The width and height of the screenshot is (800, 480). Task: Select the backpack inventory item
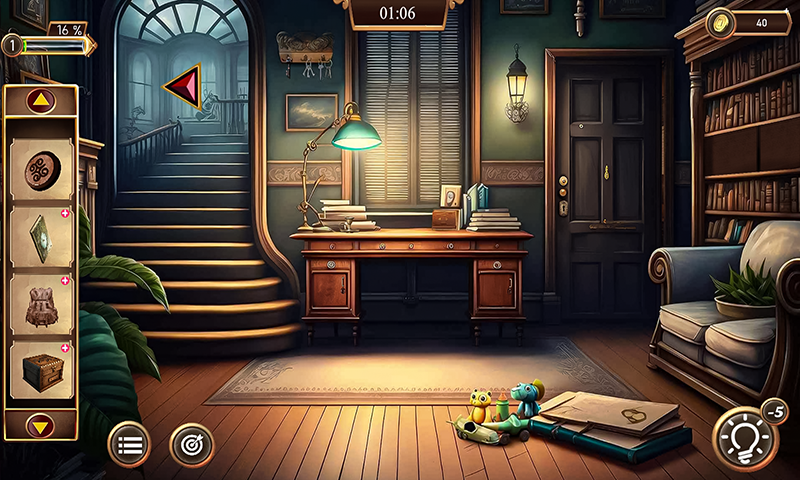point(41,304)
